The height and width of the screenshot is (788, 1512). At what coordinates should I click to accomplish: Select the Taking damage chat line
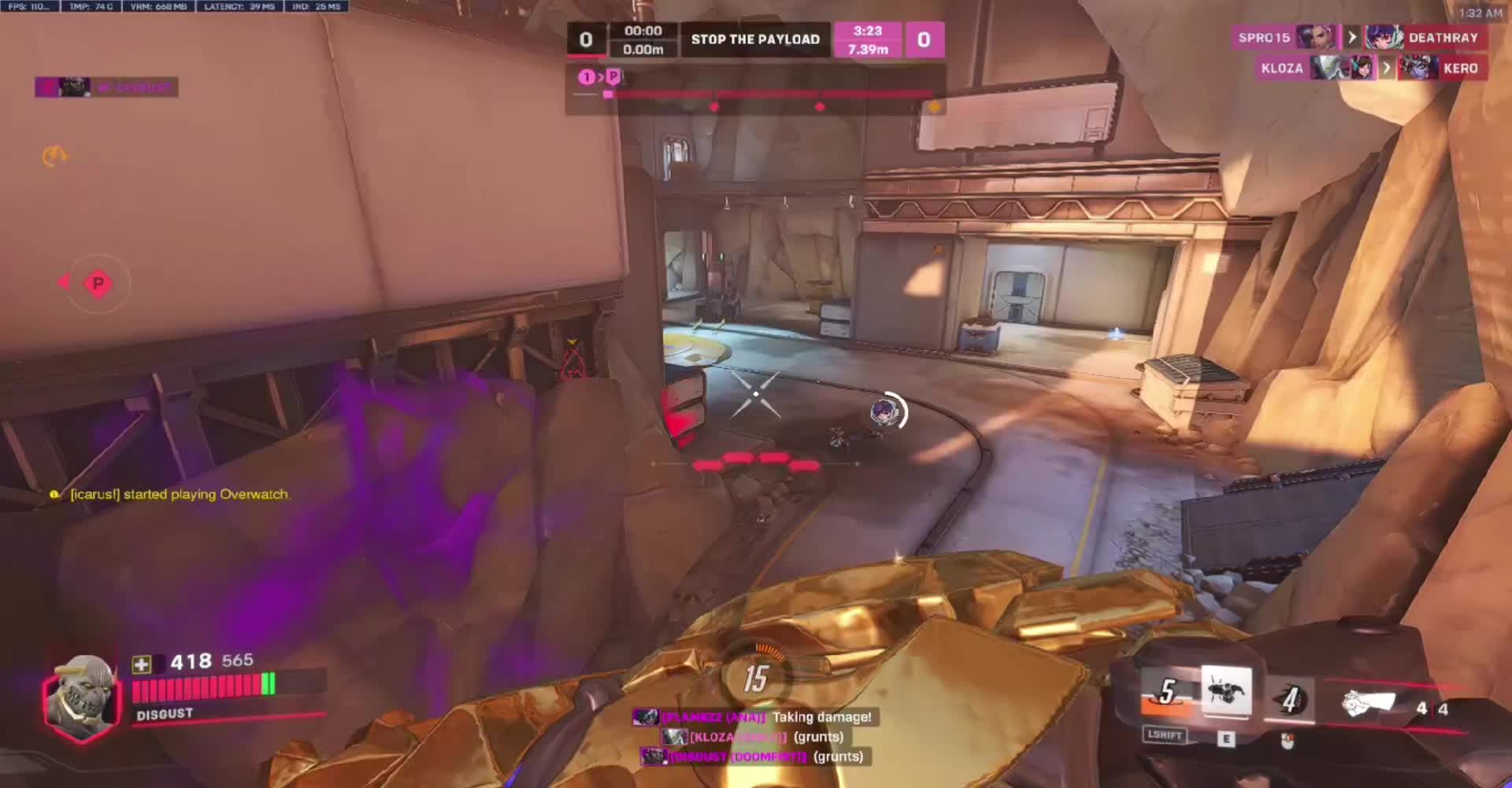[821, 717]
